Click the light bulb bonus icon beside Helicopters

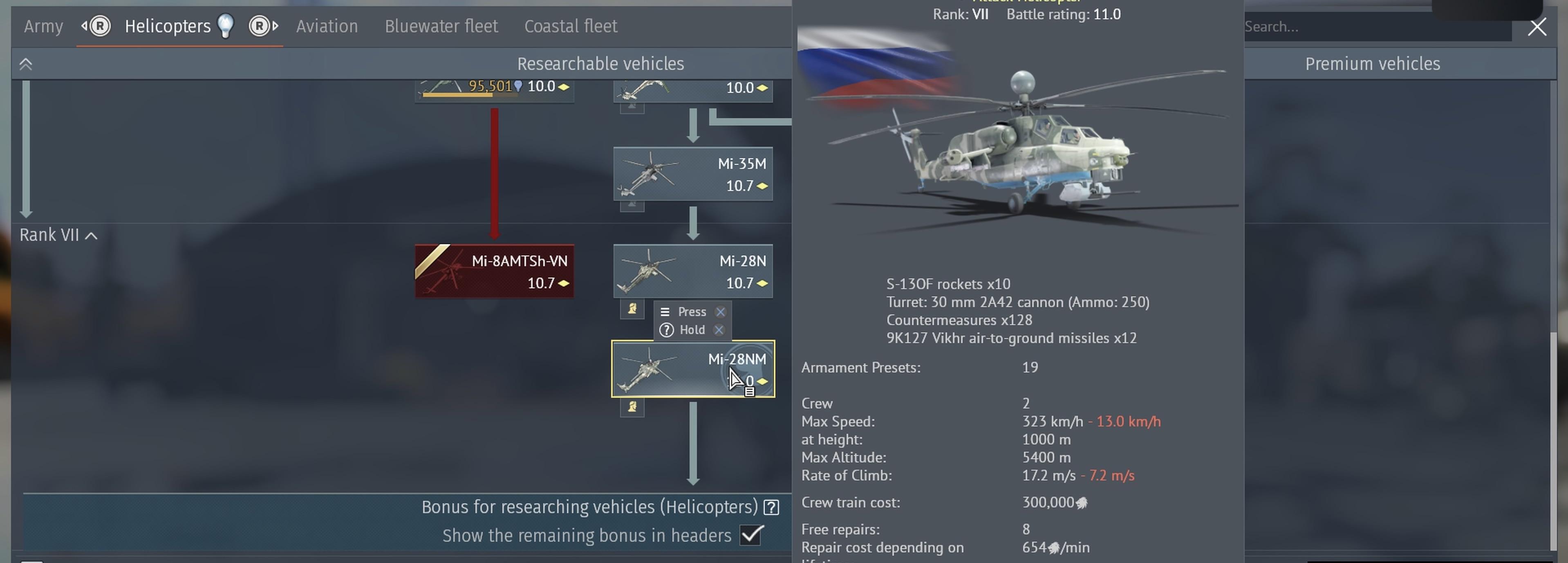coord(226,26)
